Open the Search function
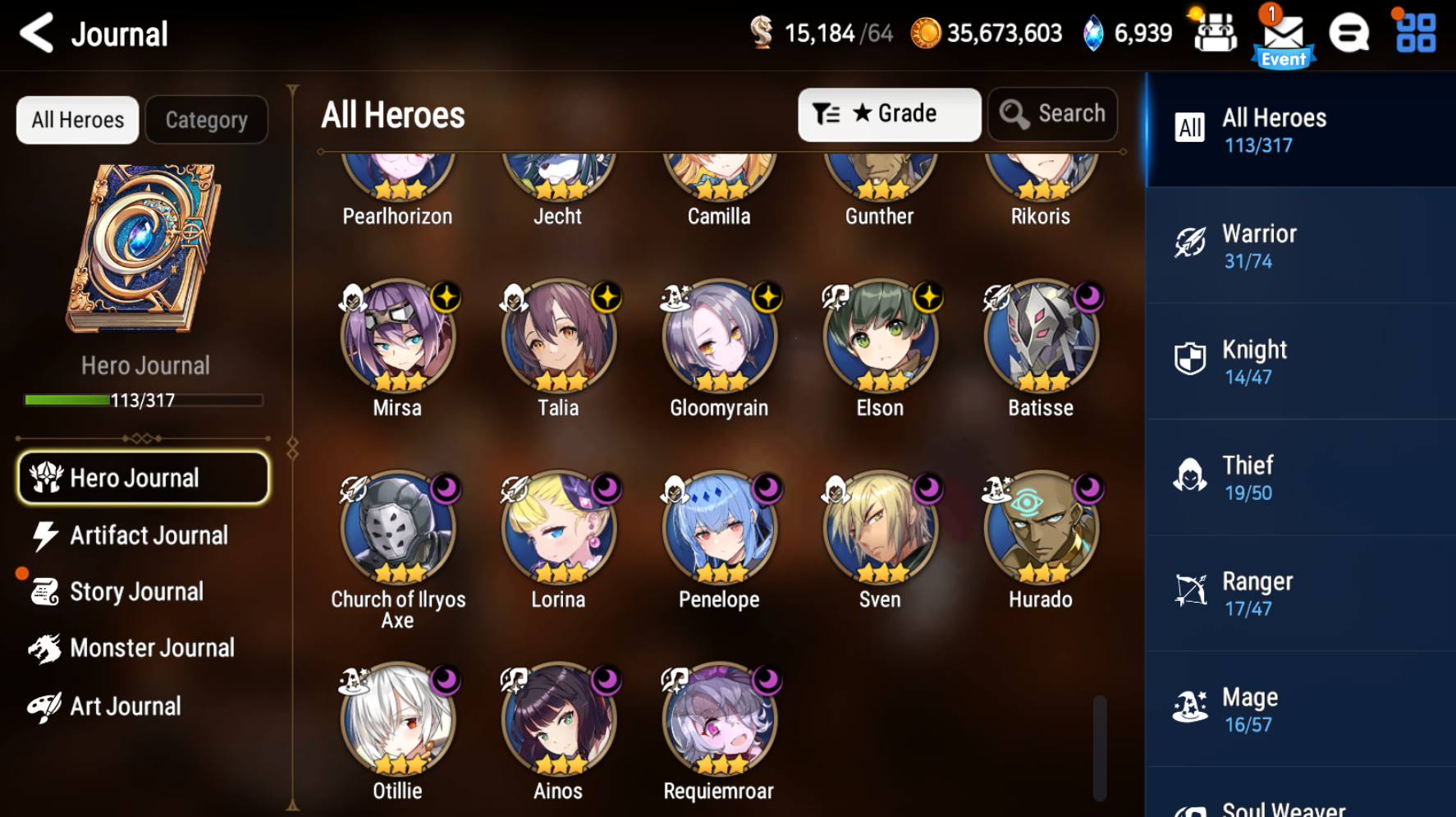The width and height of the screenshot is (1456, 817). [x=1053, y=114]
